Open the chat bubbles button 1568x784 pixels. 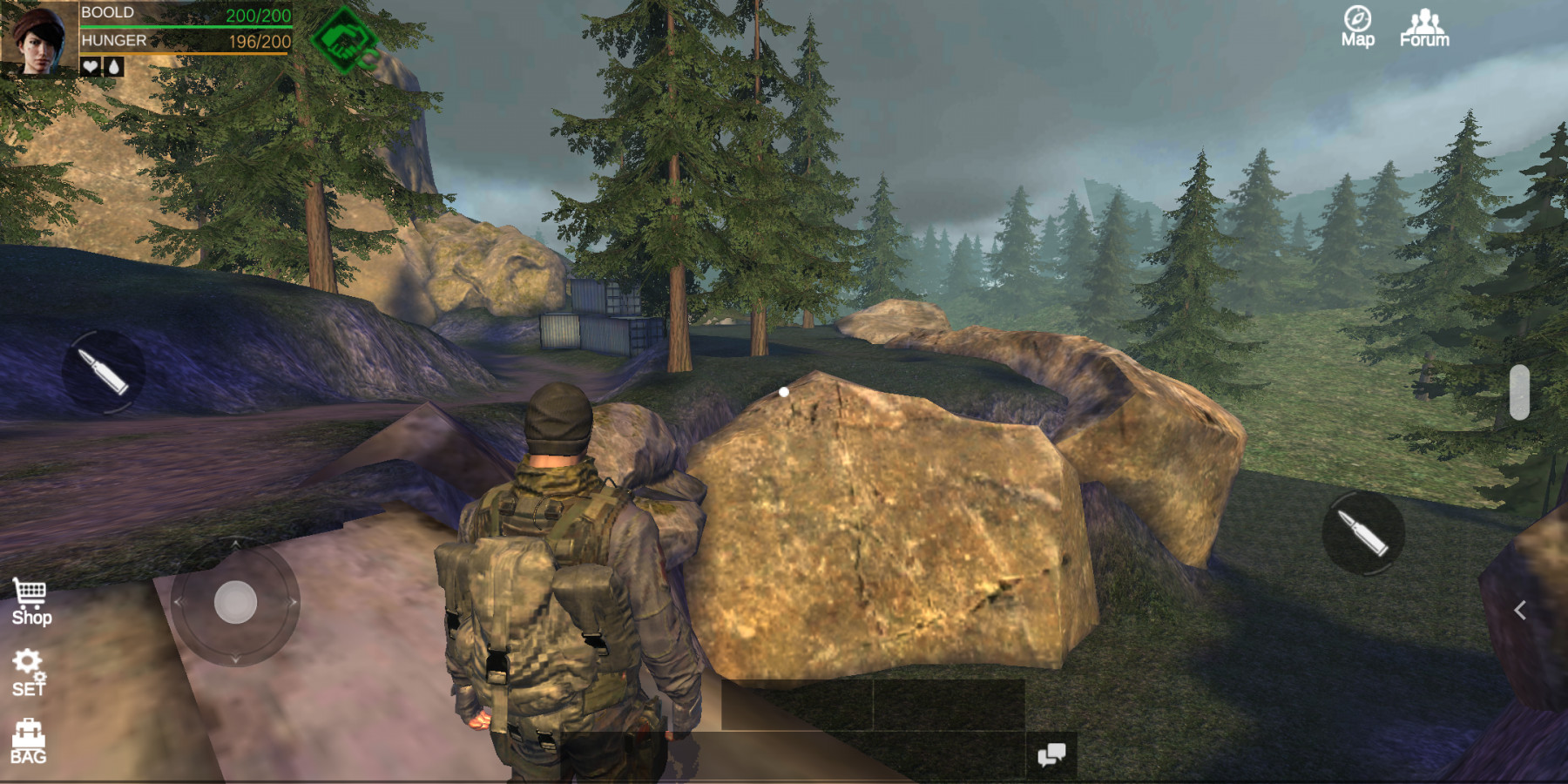point(1051,754)
